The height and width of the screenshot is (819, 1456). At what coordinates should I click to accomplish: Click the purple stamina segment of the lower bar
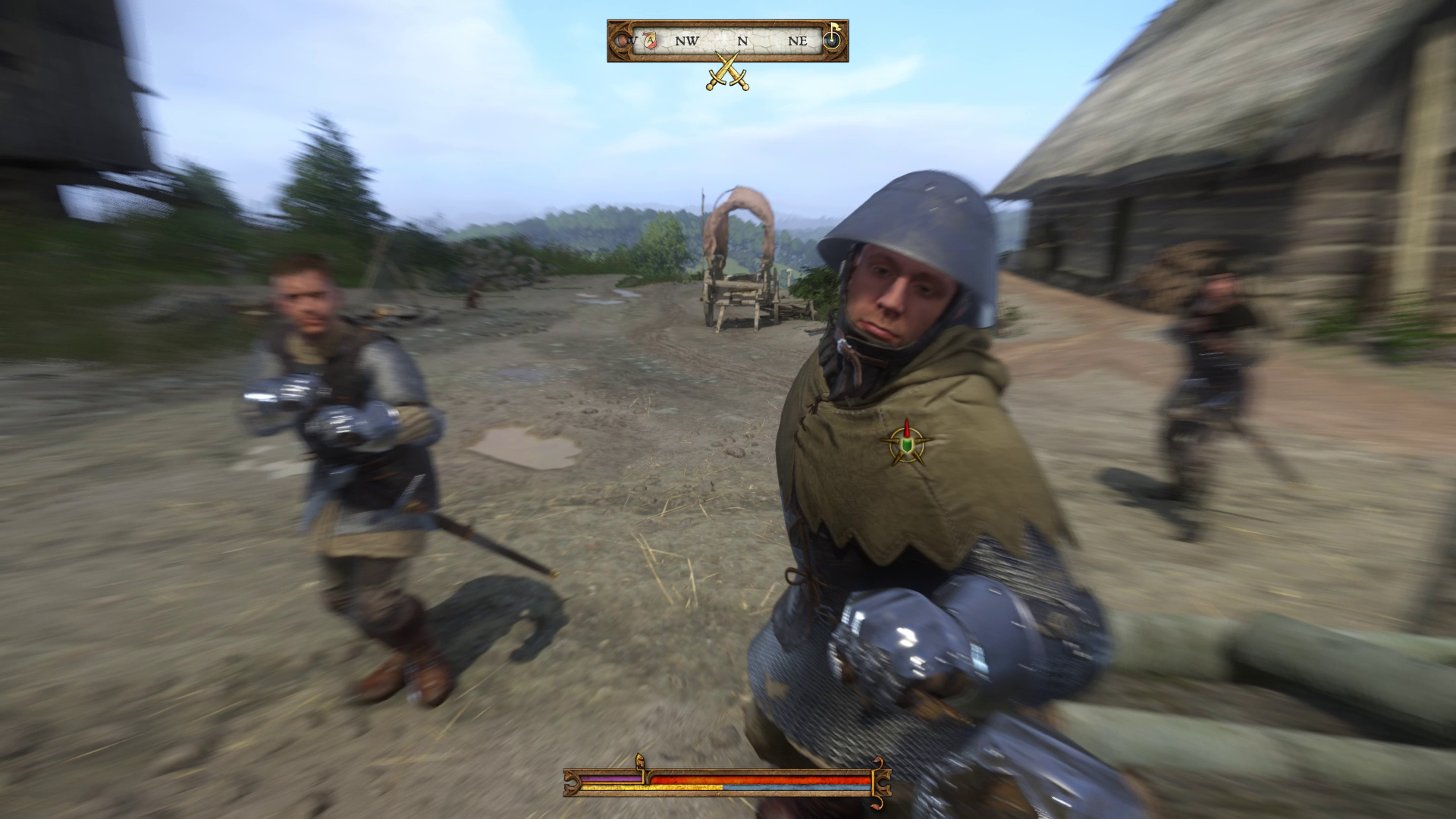tap(611, 778)
